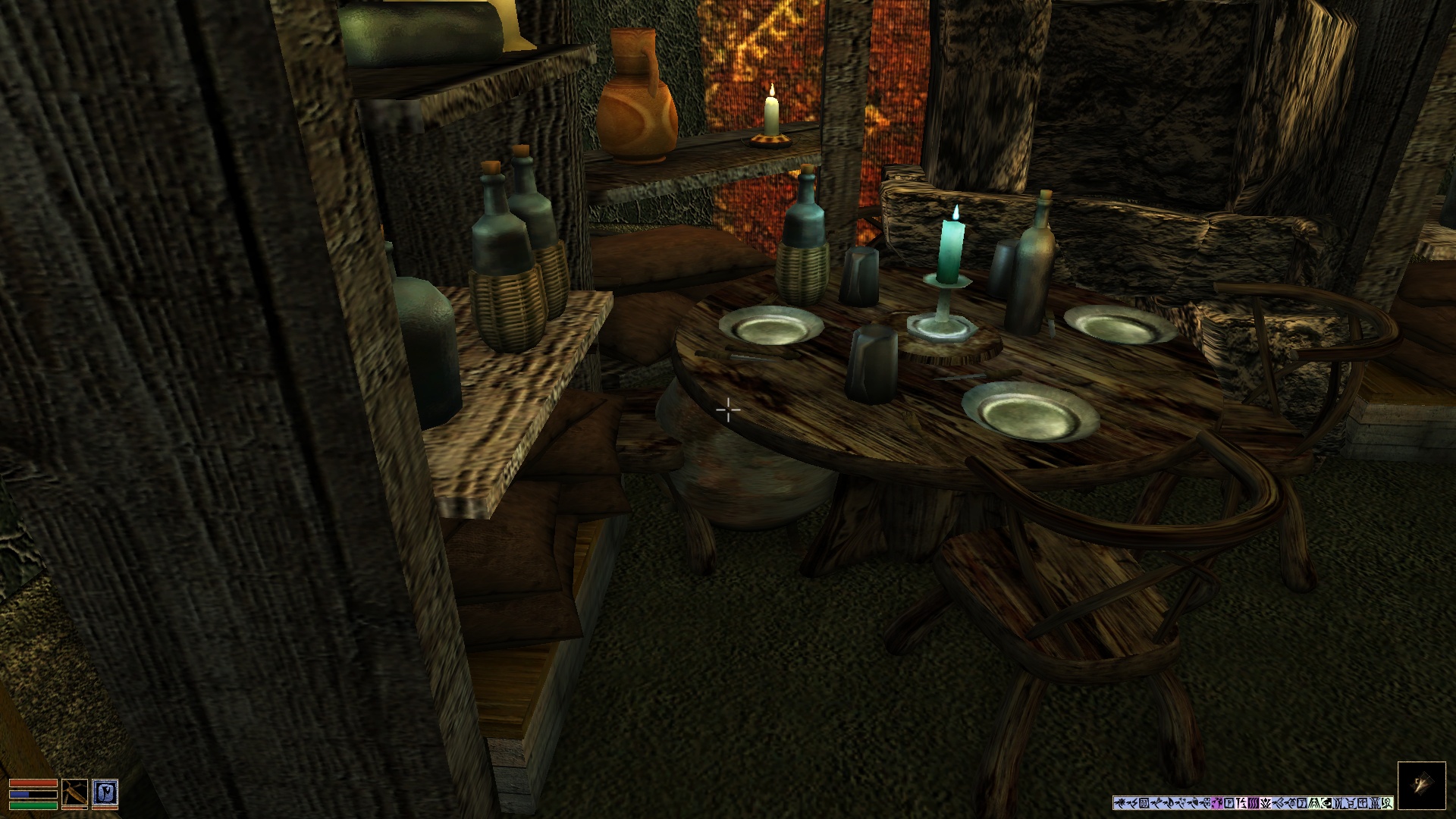1456x819 pixels.
Task: Click the equipped weapon icon
Action: pyautogui.click(x=74, y=793)
